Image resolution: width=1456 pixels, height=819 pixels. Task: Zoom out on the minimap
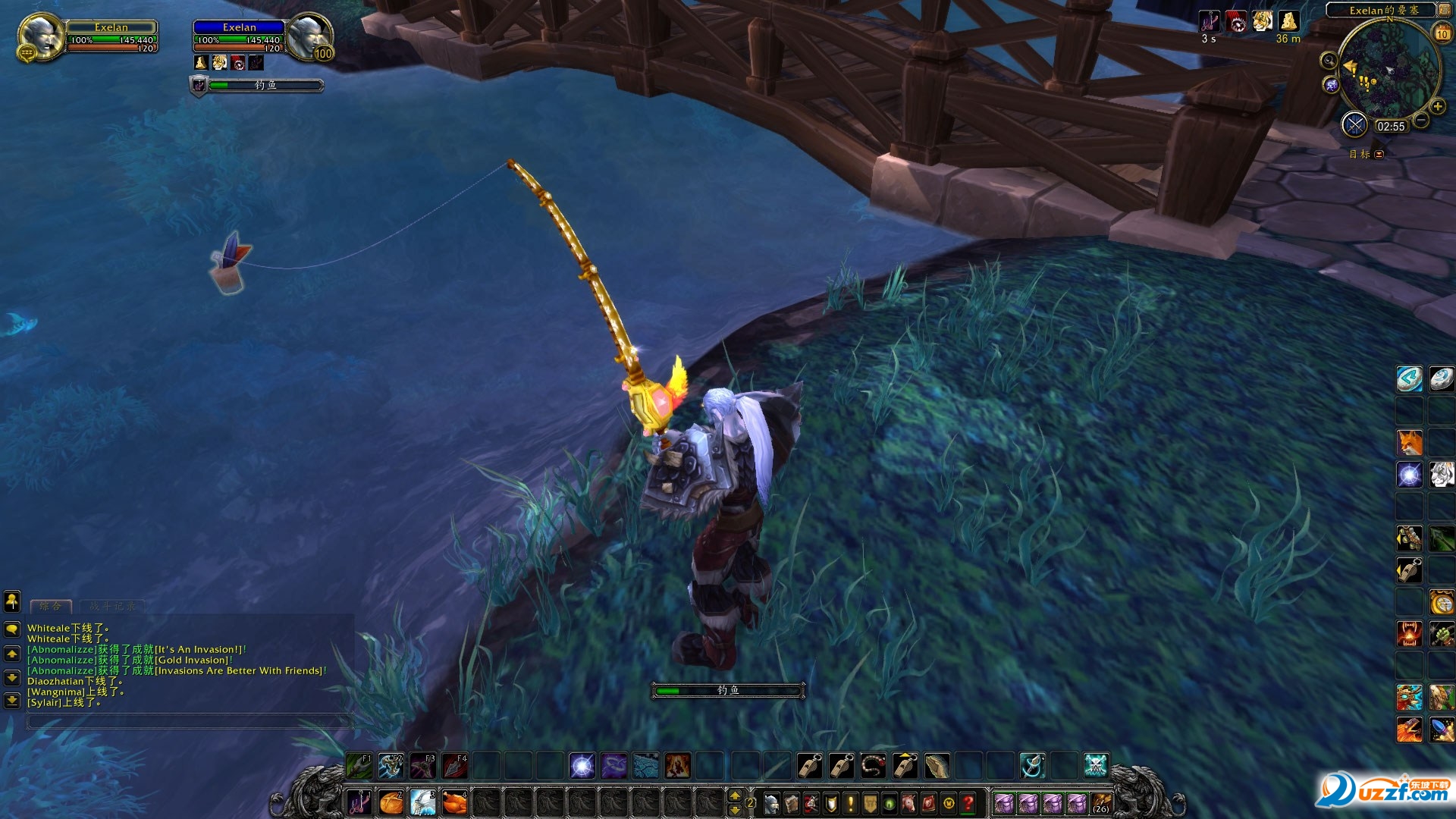(x=1421, y=120)
